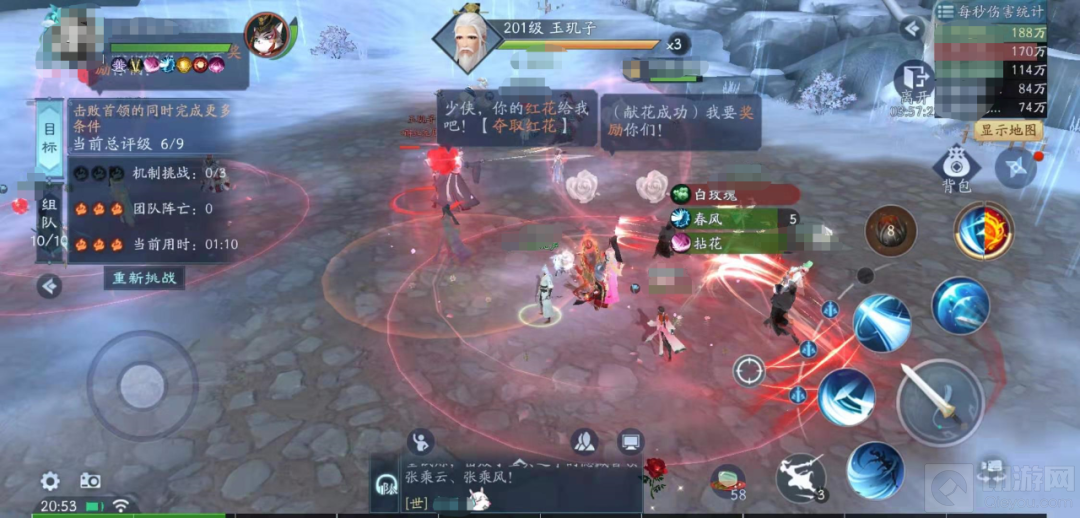This screenshot has width=1080, height=518.
Task: Toggle the camera switch icon near attack button
Action: pos(991,467)
